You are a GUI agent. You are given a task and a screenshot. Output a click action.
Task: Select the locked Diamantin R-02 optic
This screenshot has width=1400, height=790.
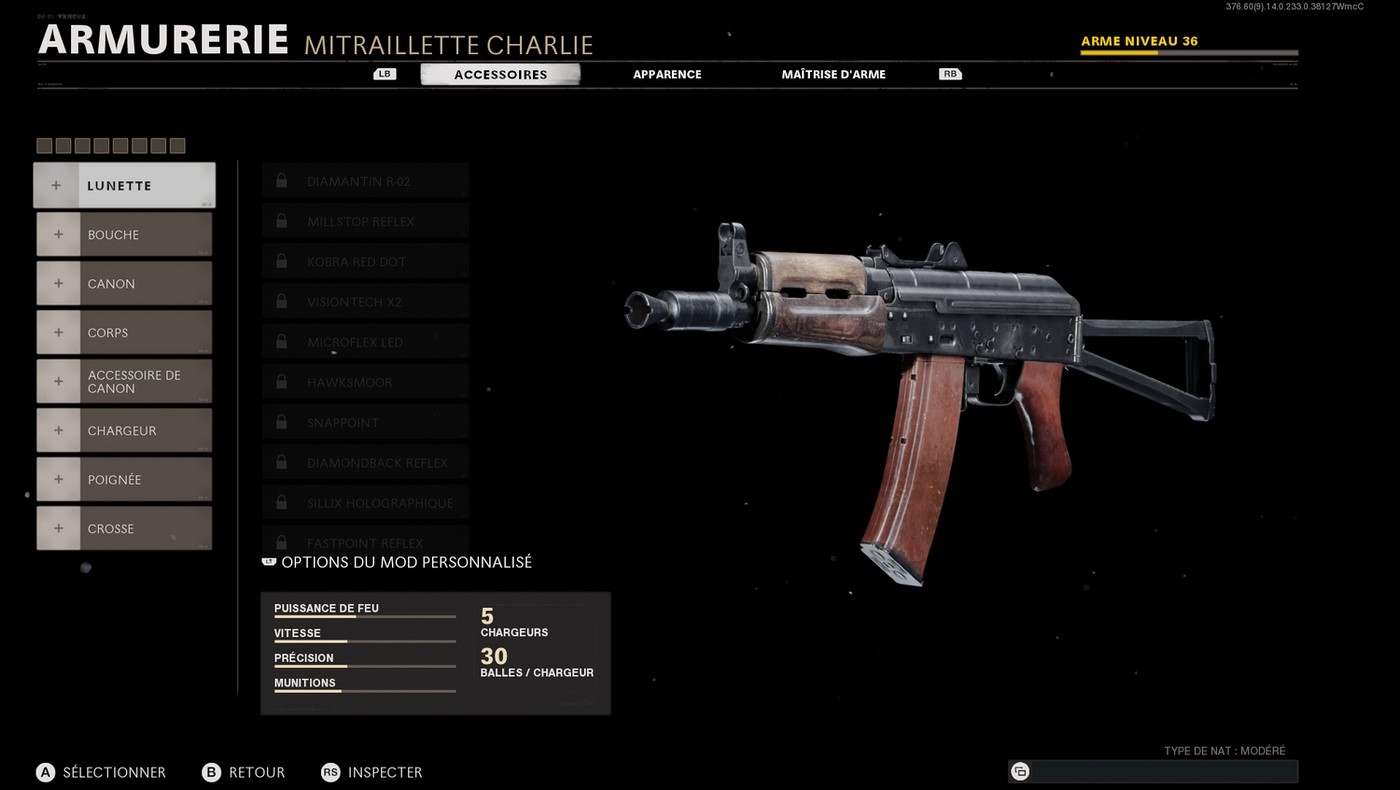(365, 182)
